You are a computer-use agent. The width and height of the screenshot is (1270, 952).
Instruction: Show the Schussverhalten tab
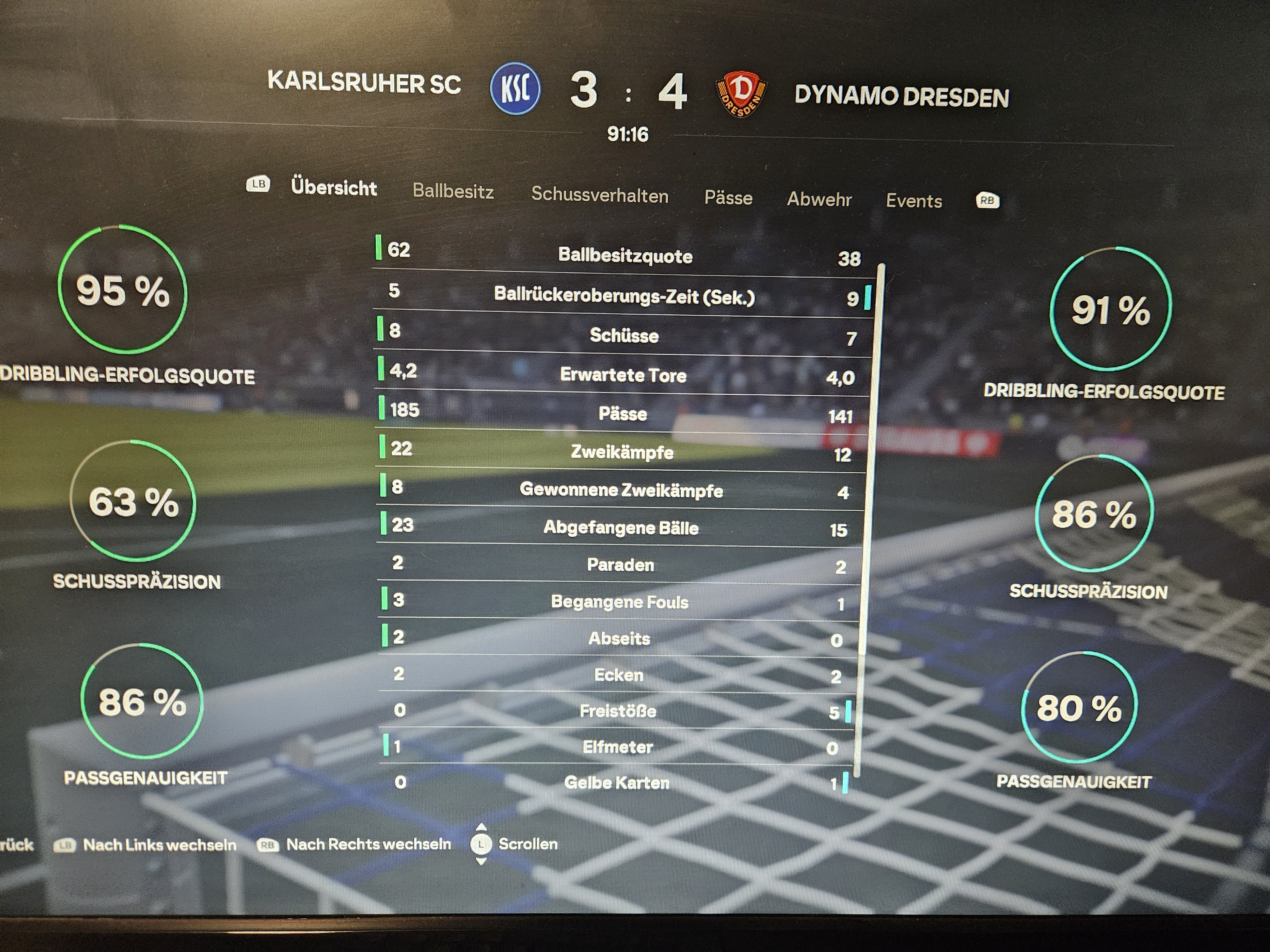point(599,195)
